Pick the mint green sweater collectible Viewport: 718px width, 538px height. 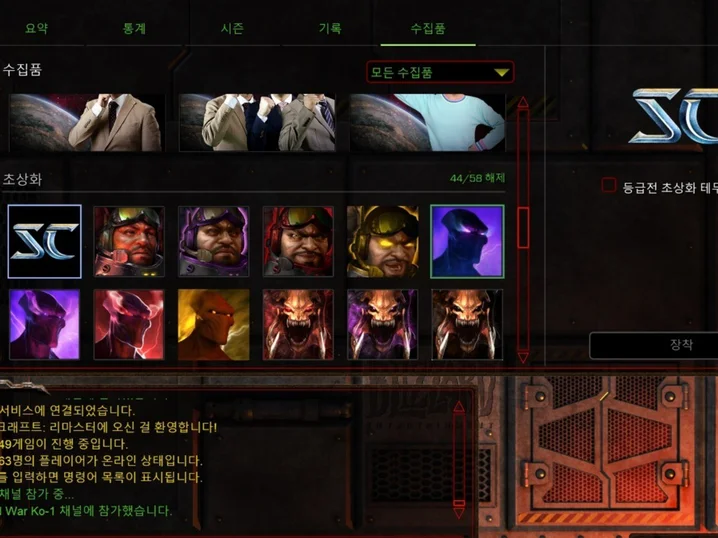[427, 122]
